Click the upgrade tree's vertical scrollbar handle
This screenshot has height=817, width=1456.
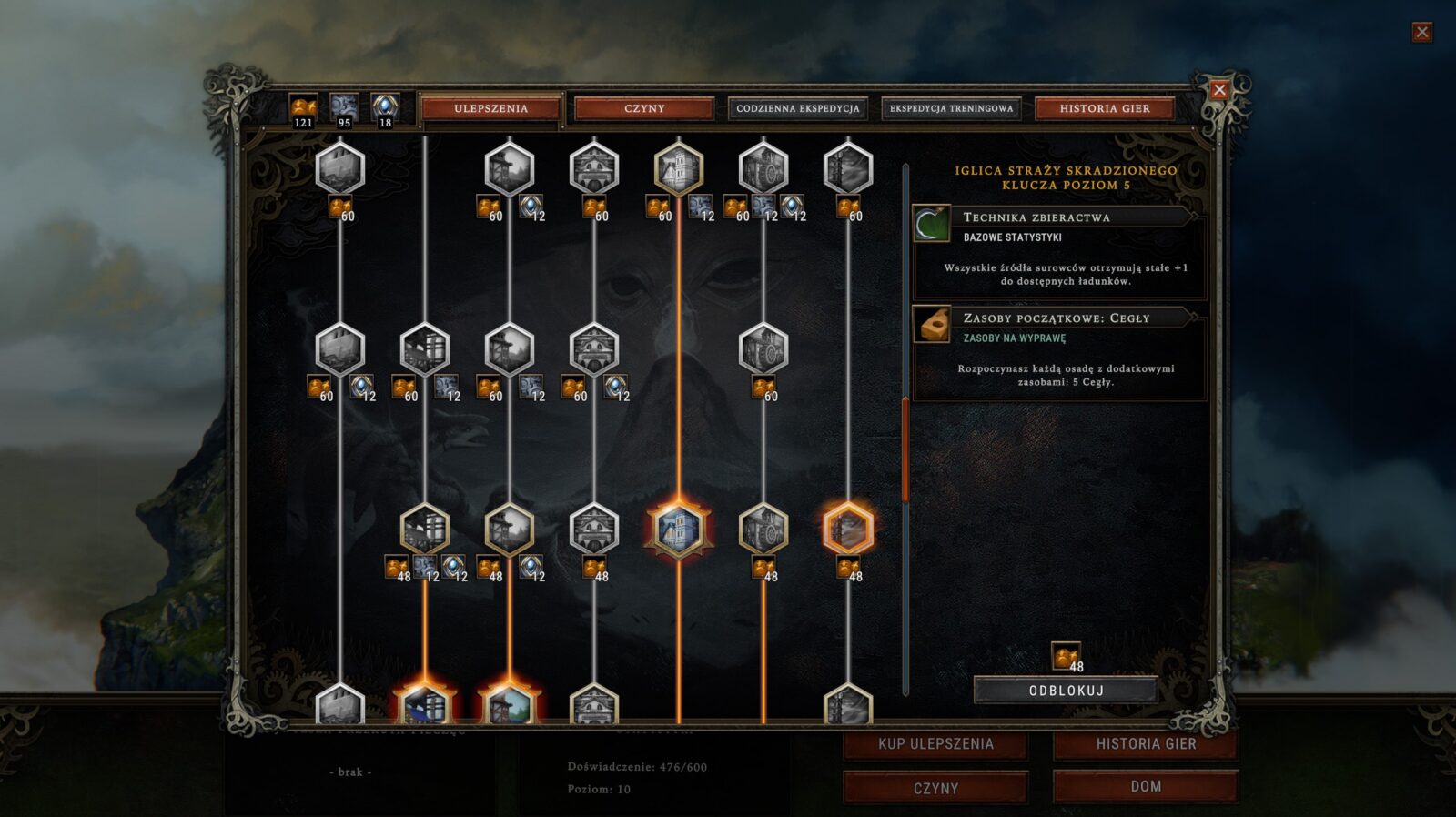point(905,450)
